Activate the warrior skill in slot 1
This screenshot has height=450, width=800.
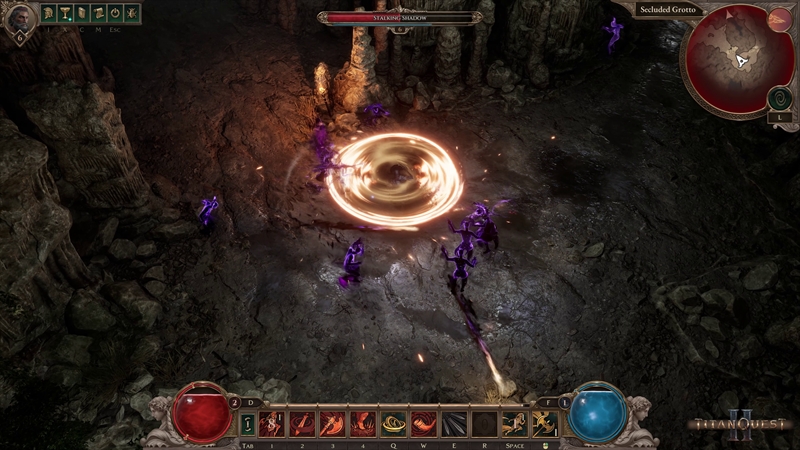click(272, 423)
